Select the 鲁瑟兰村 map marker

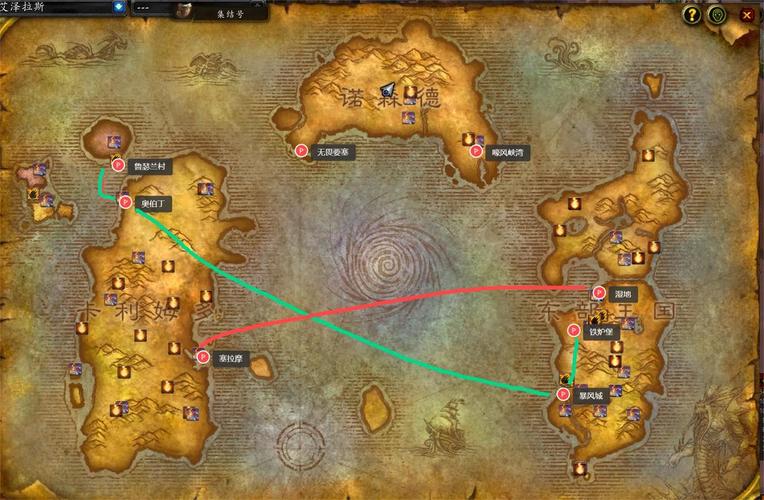(118, 165)
